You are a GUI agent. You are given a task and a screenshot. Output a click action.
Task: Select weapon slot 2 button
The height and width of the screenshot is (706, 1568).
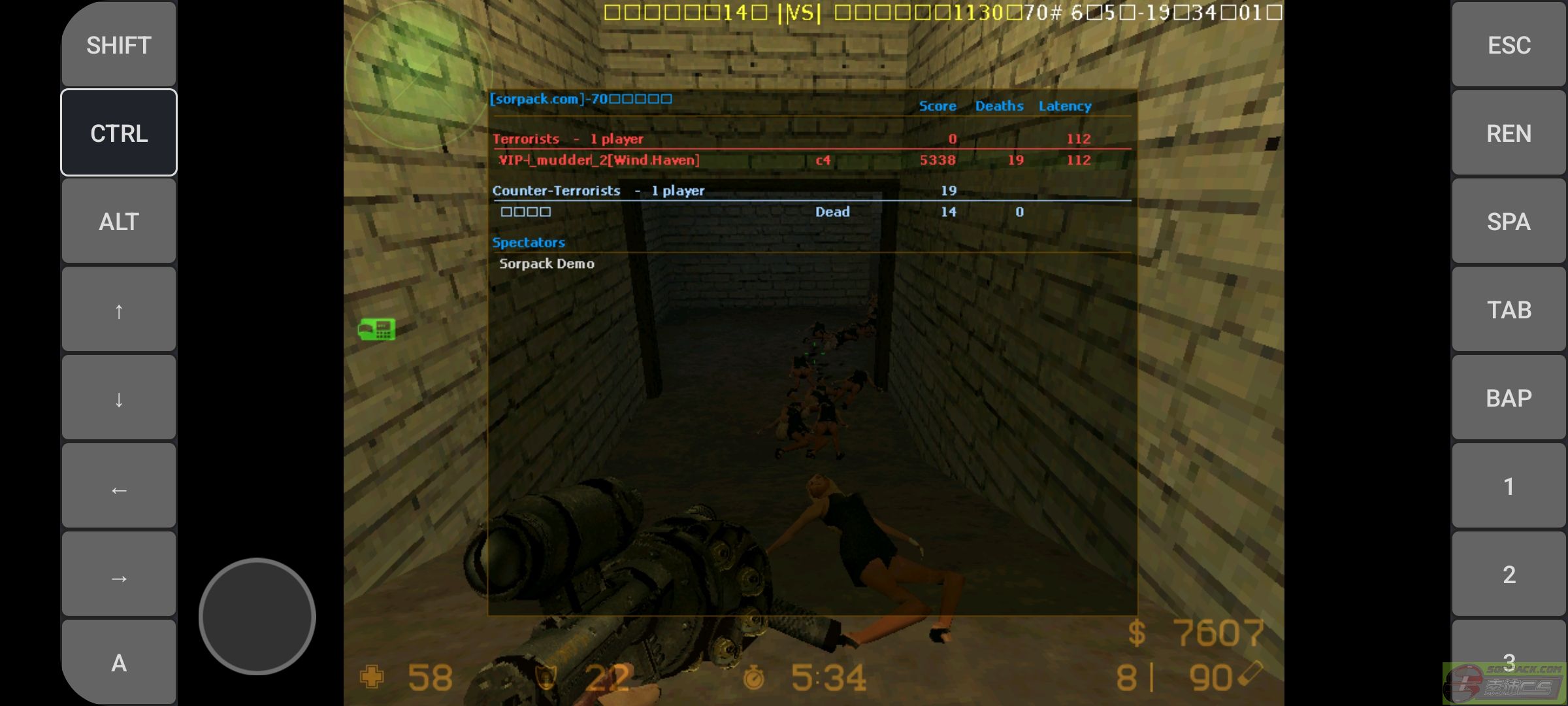pos(1509,574)
